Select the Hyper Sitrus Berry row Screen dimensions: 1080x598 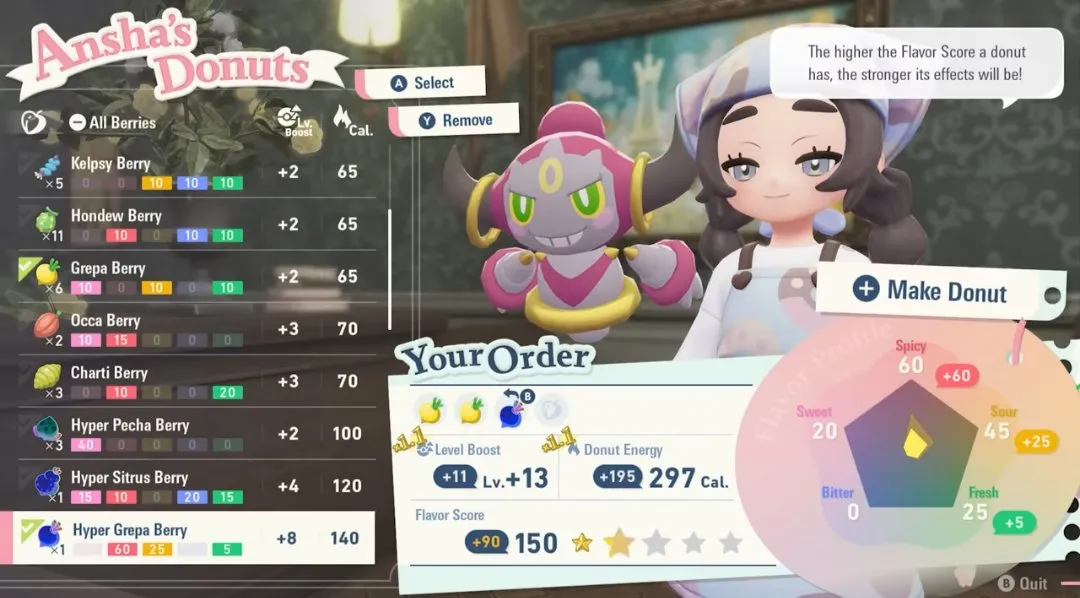190,486
